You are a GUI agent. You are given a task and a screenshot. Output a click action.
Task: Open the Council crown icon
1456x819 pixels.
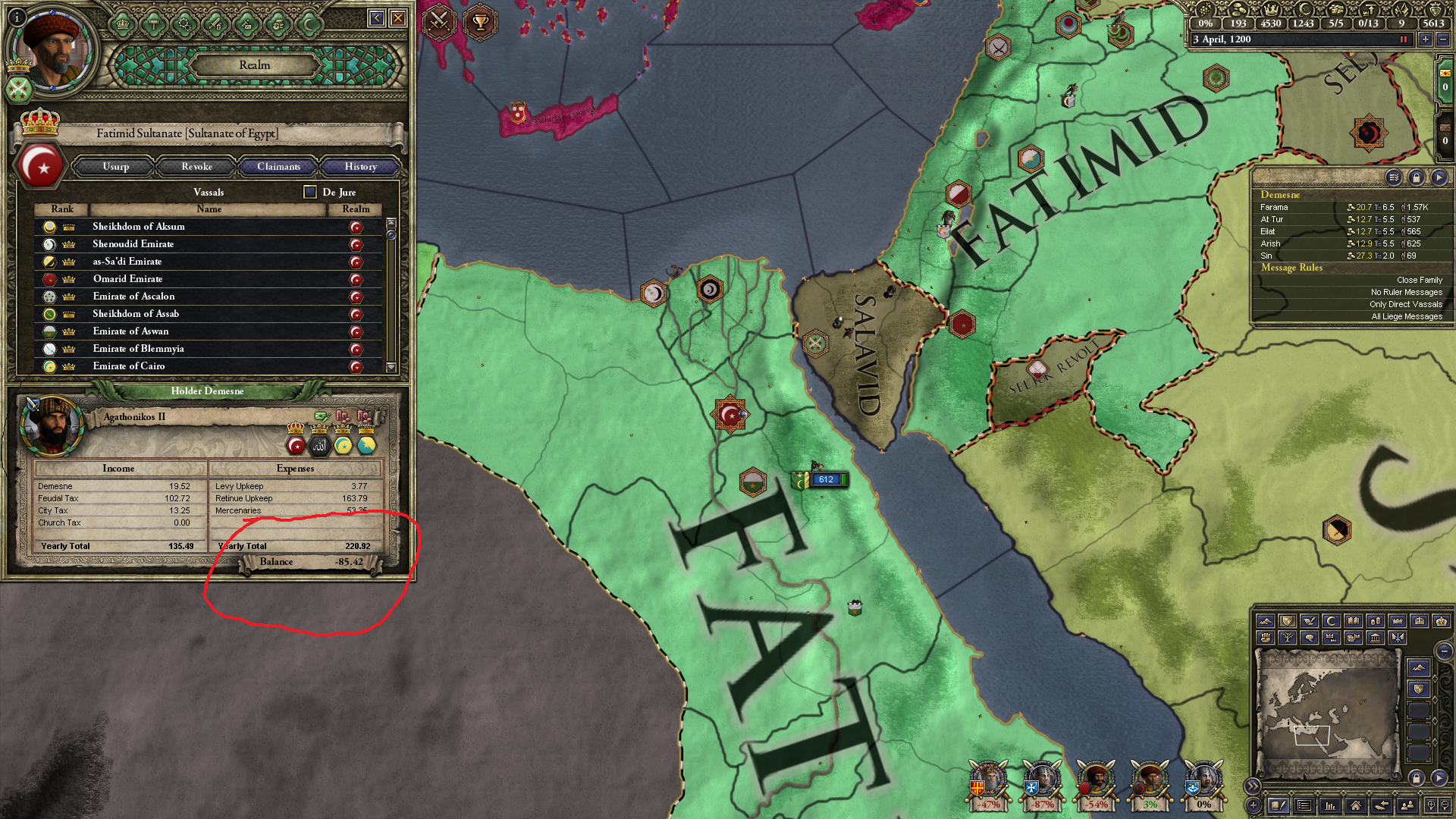point(123,24)
